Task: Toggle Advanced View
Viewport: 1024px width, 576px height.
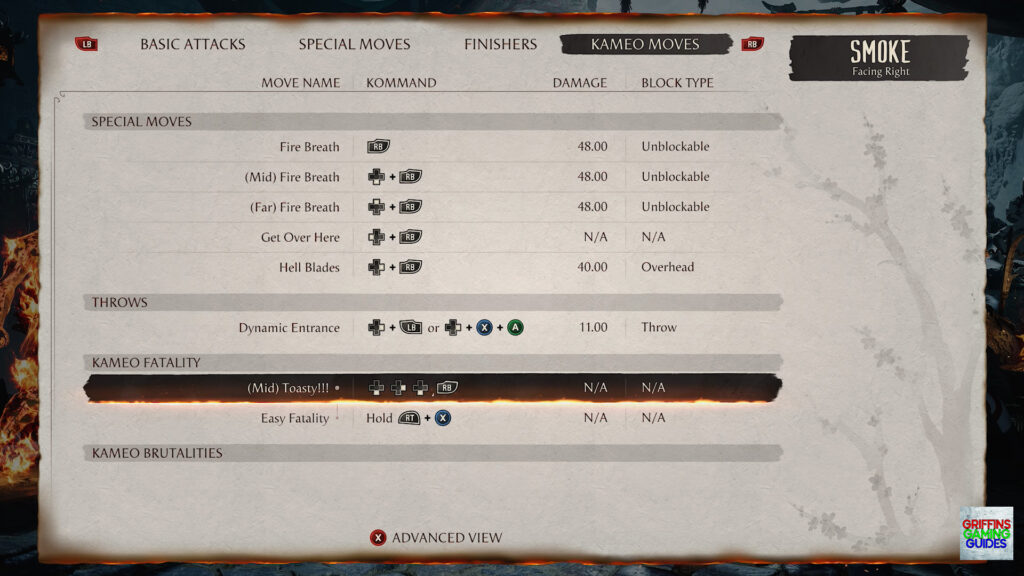Action: [436, 538]
